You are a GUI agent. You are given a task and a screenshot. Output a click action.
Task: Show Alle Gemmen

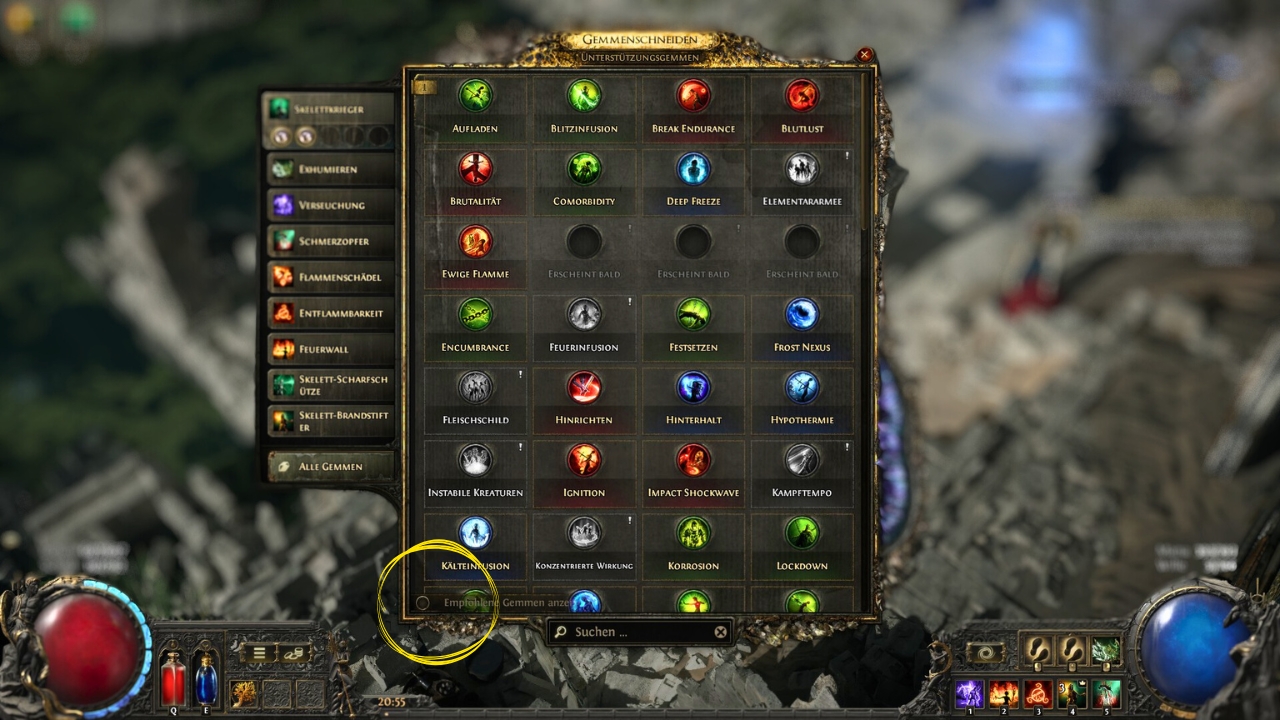(x=328, y=466)
